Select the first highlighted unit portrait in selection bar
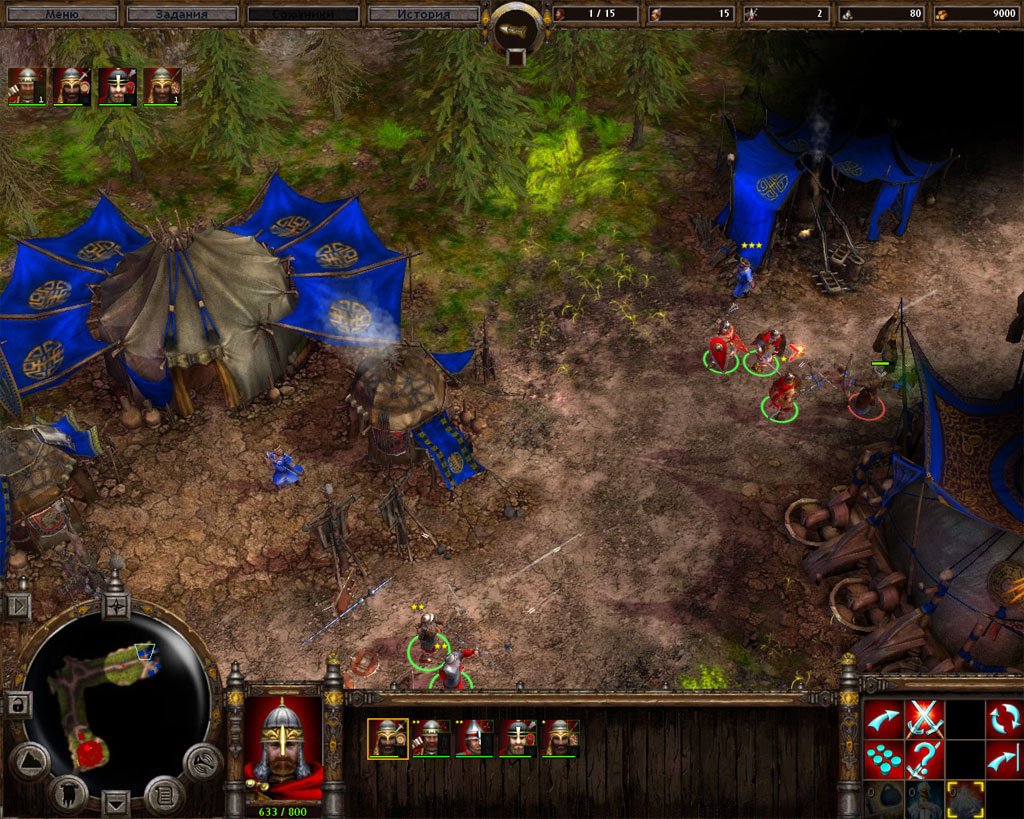The image size is (1024, 819). (387, 737)
